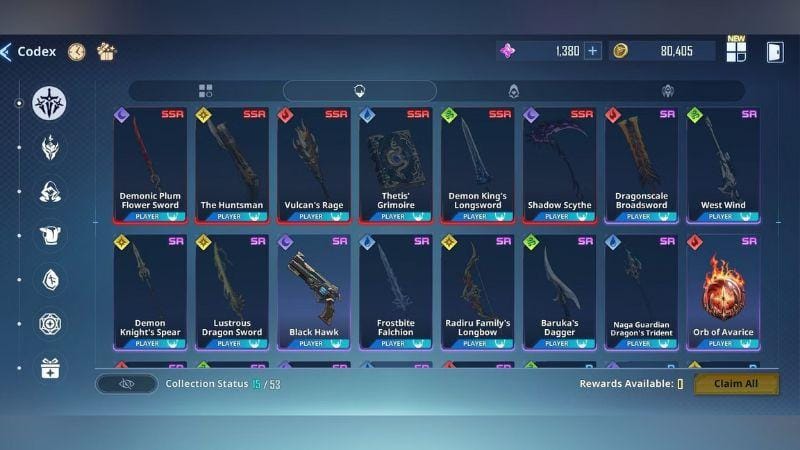This screenshot has height=450, width=800.
Task: Add more purple crystal currency with plus button
Action: [x=592, y=51]
